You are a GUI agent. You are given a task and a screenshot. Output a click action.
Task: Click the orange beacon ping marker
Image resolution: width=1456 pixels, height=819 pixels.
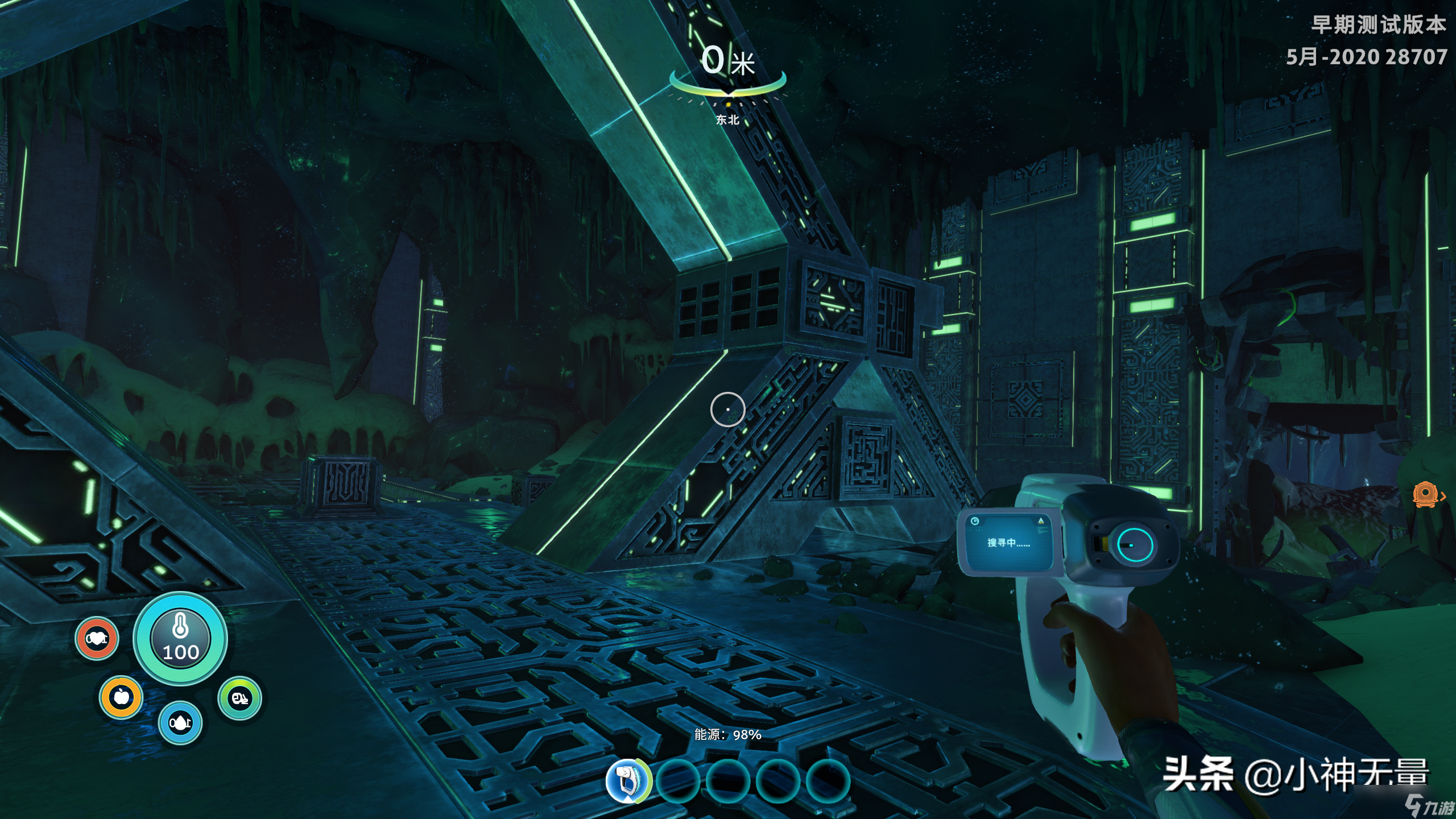pos(1426,494)
